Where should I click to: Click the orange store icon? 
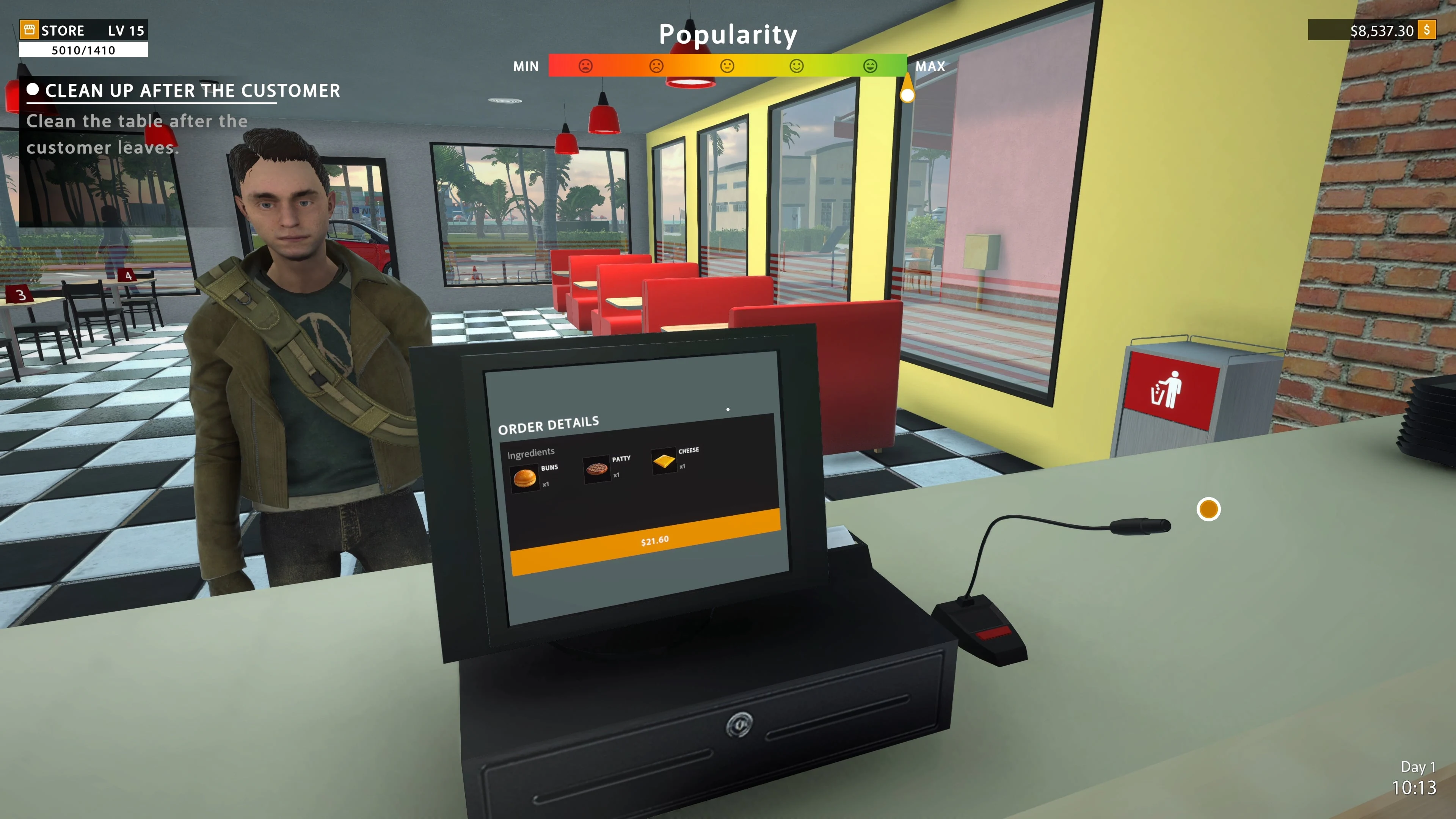tap(30, 30)
